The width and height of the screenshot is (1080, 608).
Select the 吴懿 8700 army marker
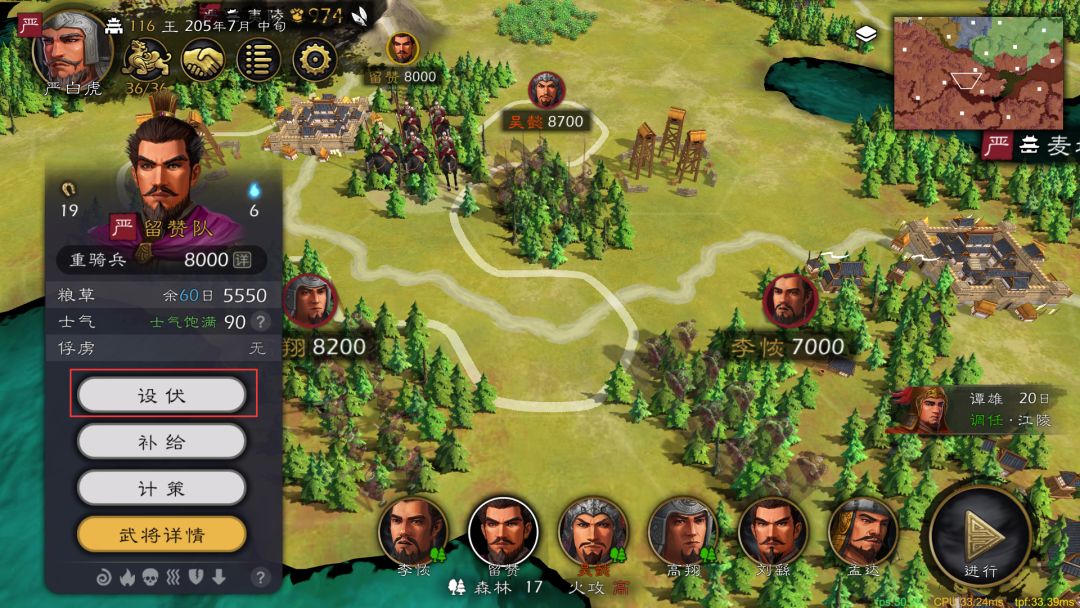pyautogui.click(x=546, y=91)
